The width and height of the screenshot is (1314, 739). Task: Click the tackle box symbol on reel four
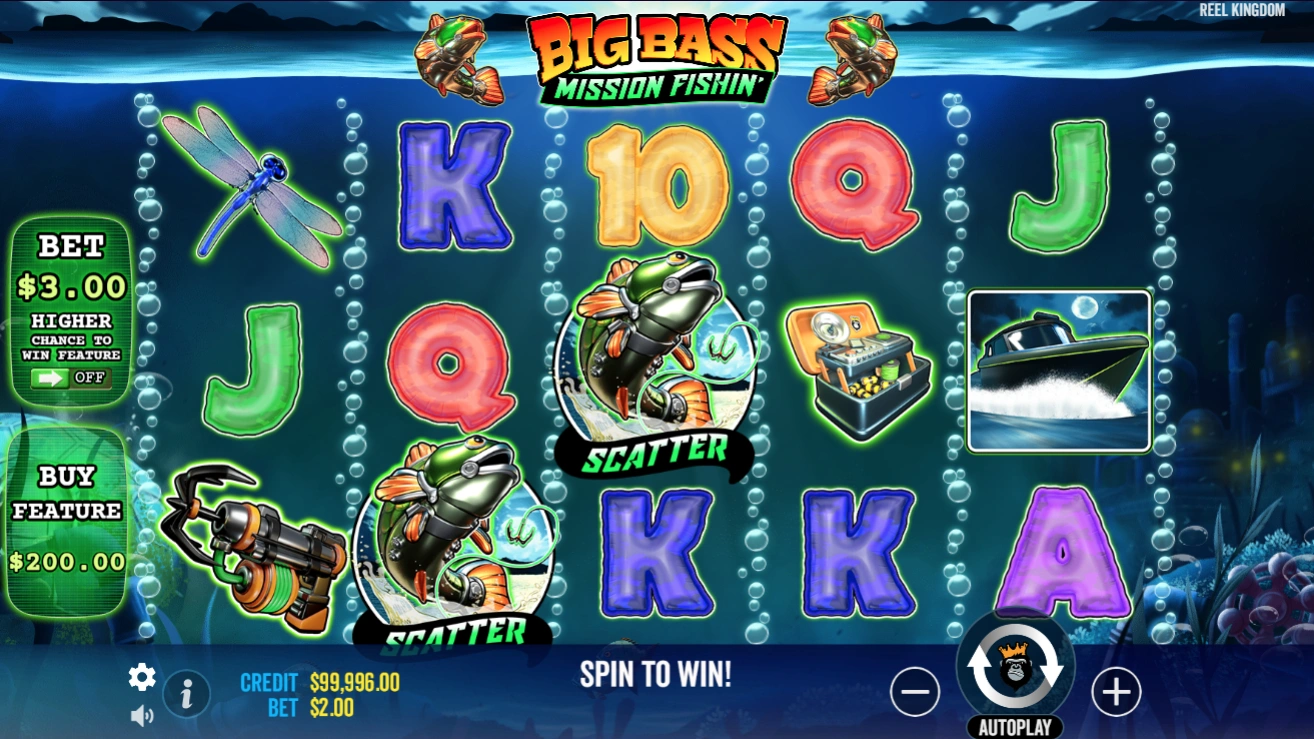[858, 368]
